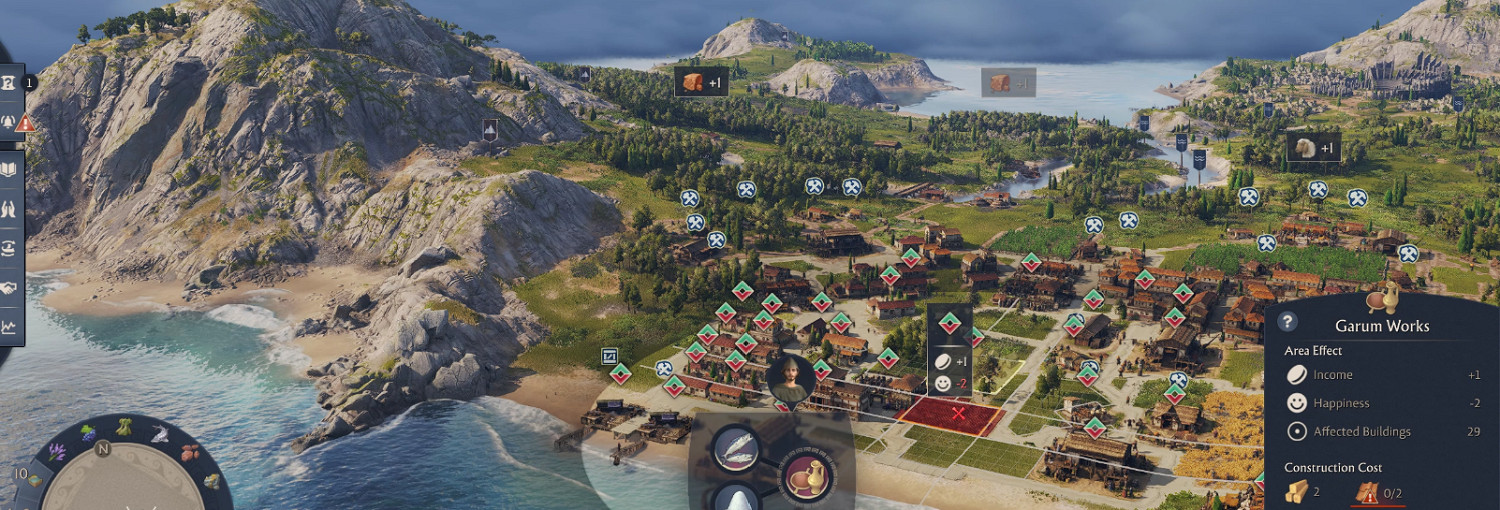Select the ore resource on the minimap ring
The image size is (1500, 510).
(210, 481)
